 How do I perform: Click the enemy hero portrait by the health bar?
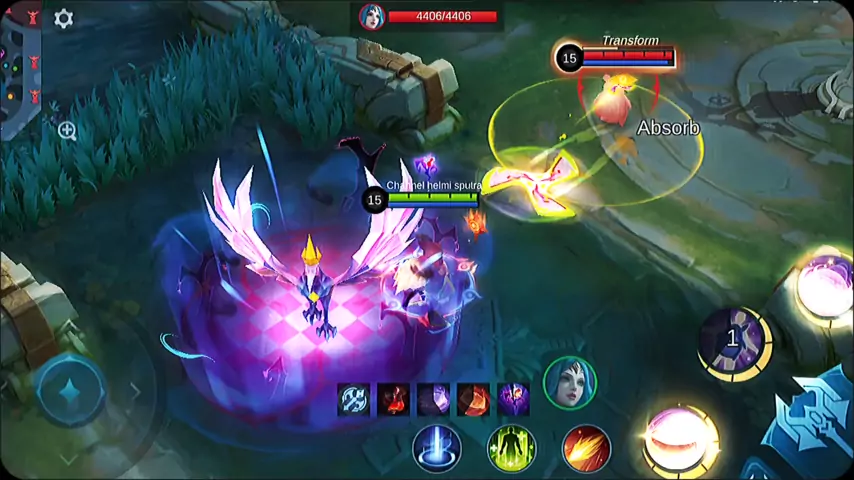372,16
